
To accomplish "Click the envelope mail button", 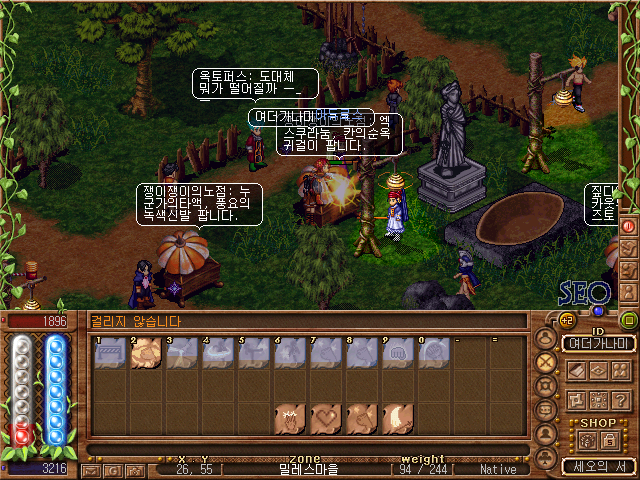I will 91,469.
